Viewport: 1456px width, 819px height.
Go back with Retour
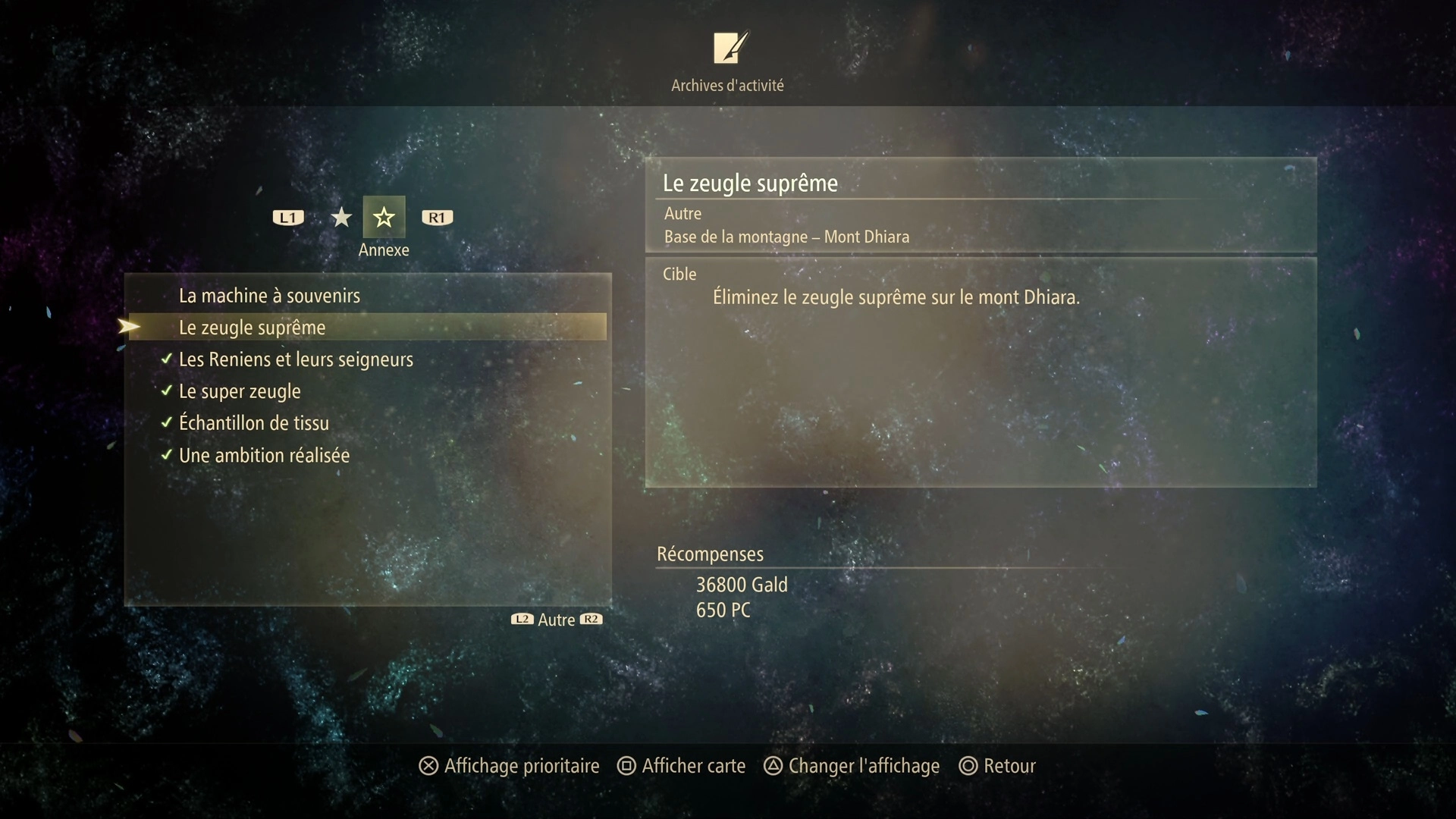point(997,766)
